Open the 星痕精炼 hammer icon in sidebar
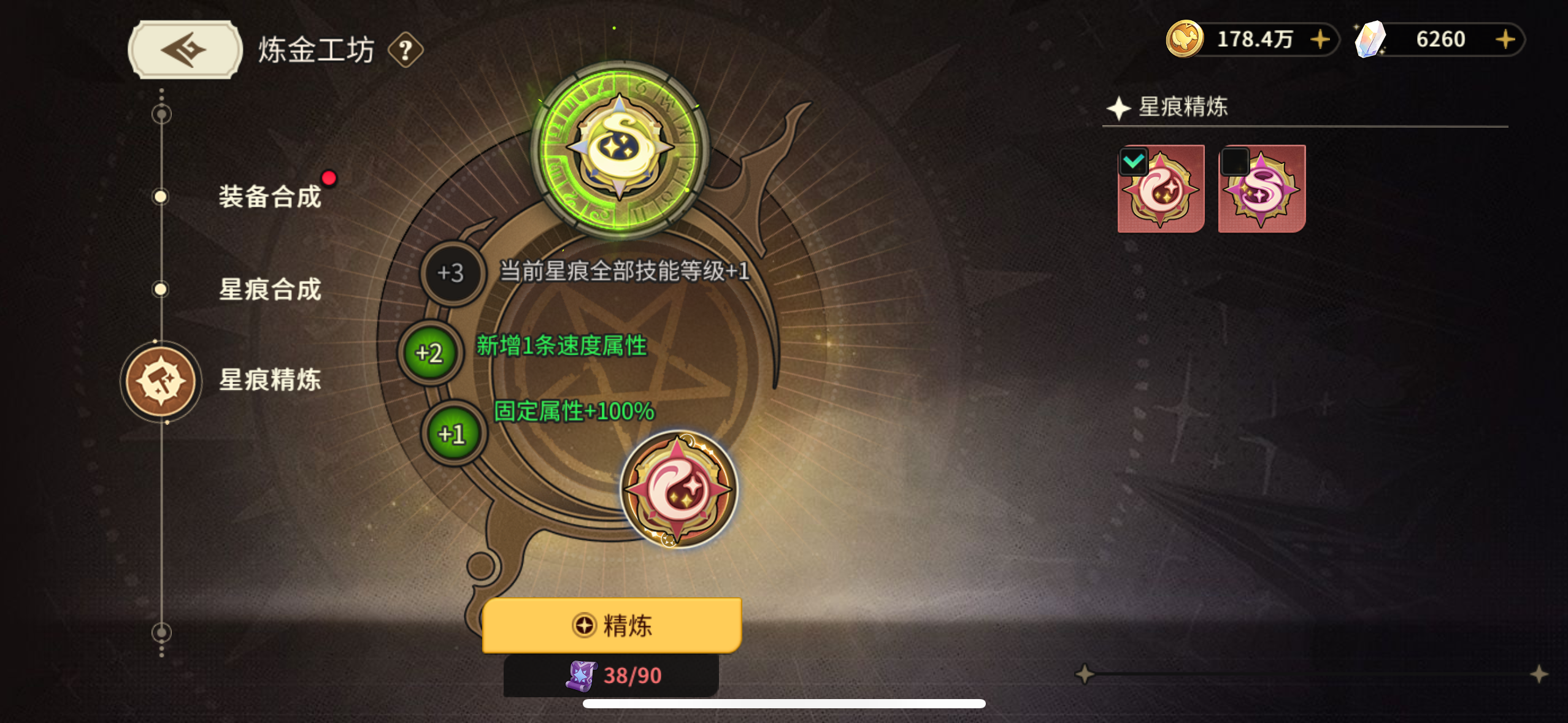 coord(161,381)
